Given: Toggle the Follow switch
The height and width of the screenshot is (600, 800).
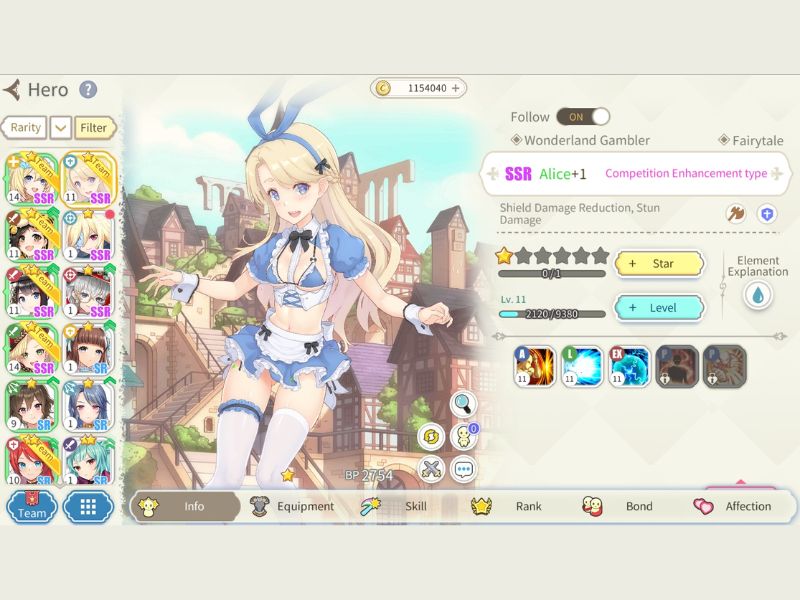Looking at the screenshot, I should (x=583, y=117).
